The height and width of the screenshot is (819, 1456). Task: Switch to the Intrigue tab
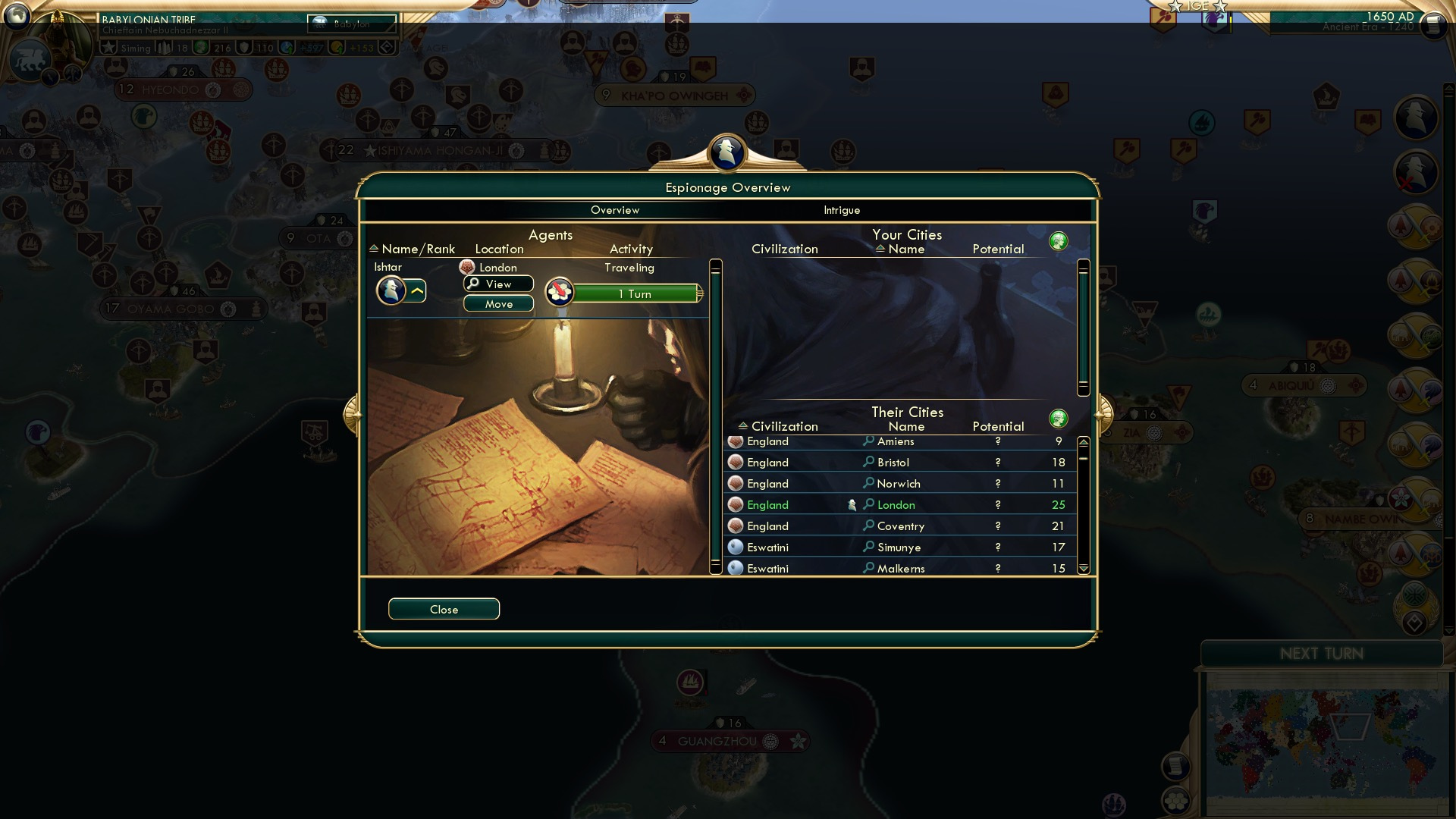(x=841, y=210)
